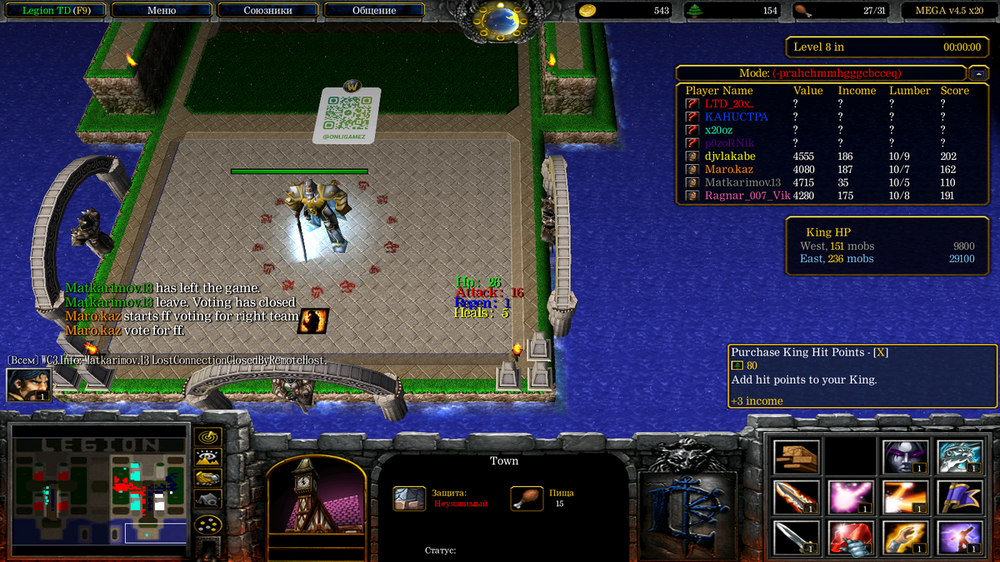The image size is (1000, 562).
Task: Collapse the scoreboard with the arrow button
Action: [979, 73]
